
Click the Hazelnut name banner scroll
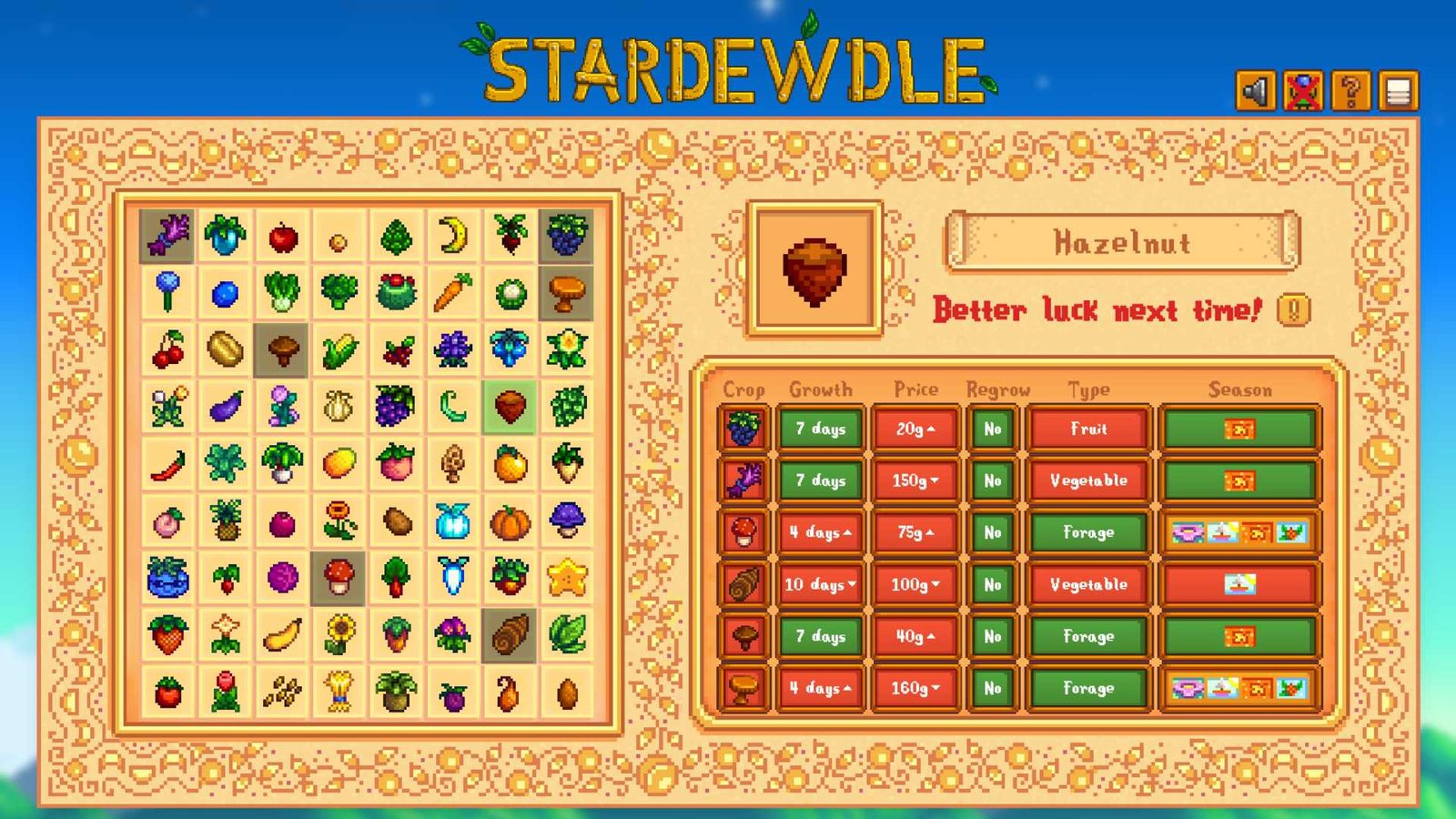[x=1124, y=242]
